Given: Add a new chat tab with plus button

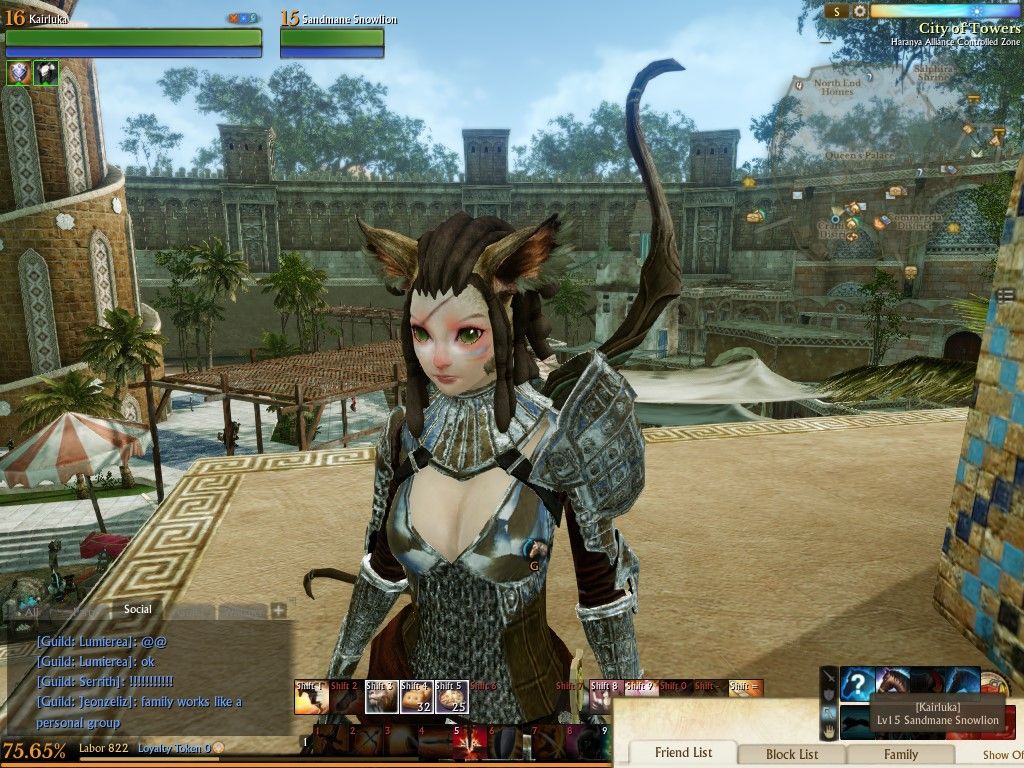Looking at the screenshot, I should pos(278,610).
